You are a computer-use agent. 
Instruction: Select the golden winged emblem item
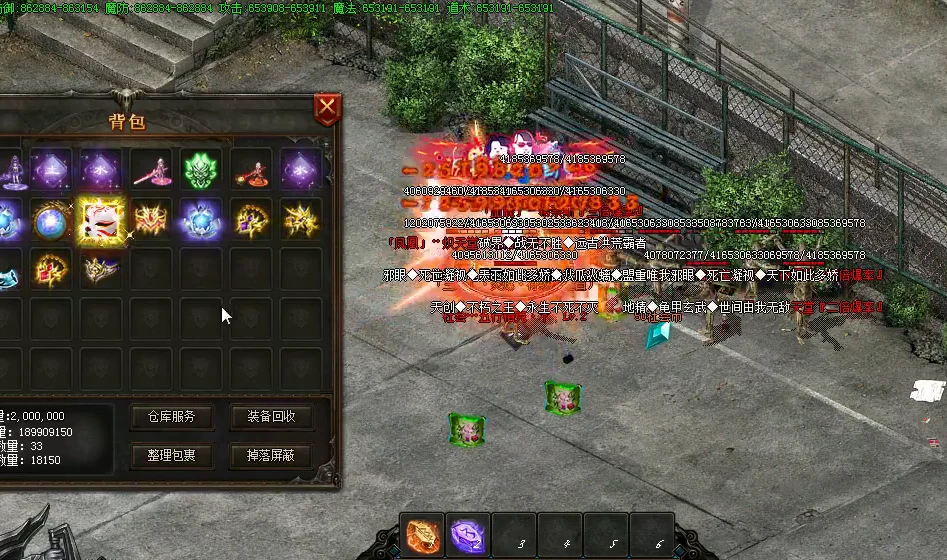coord(301,219)
